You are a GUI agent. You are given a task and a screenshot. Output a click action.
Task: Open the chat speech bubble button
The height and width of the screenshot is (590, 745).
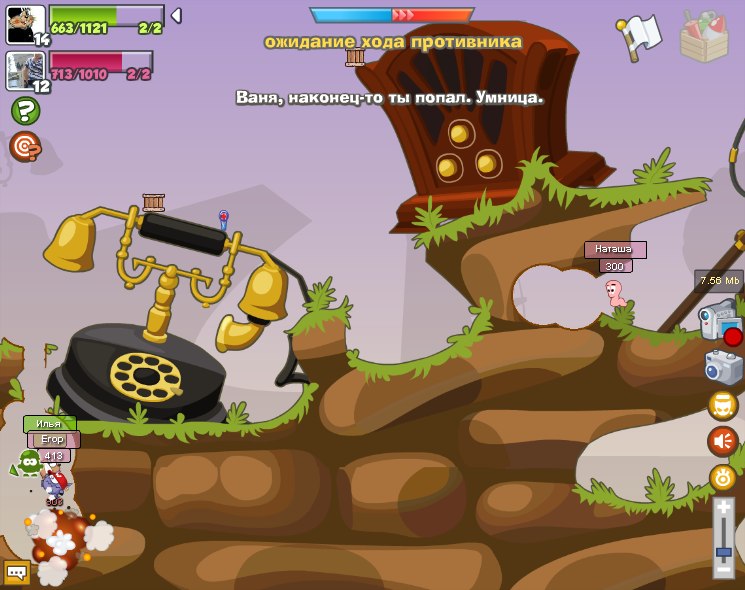click(x=16, y=572)
